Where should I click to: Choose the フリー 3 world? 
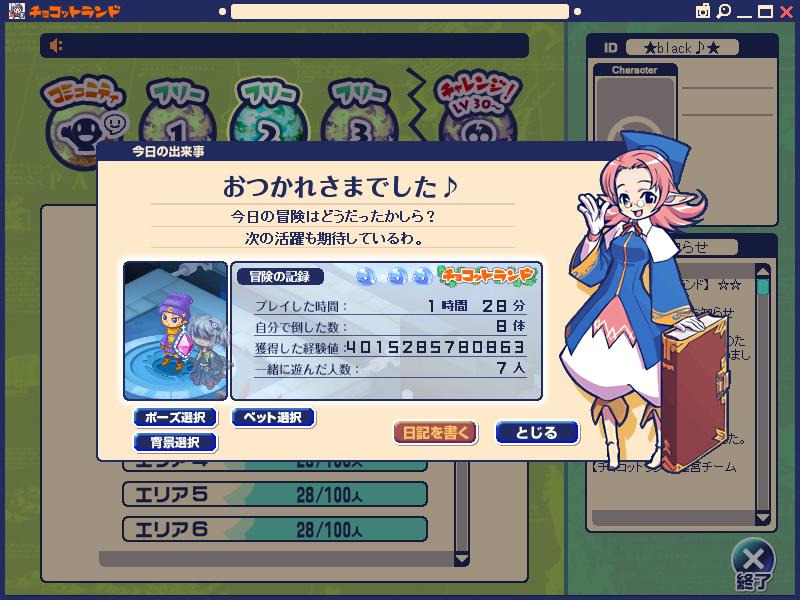tap(362, 115)
